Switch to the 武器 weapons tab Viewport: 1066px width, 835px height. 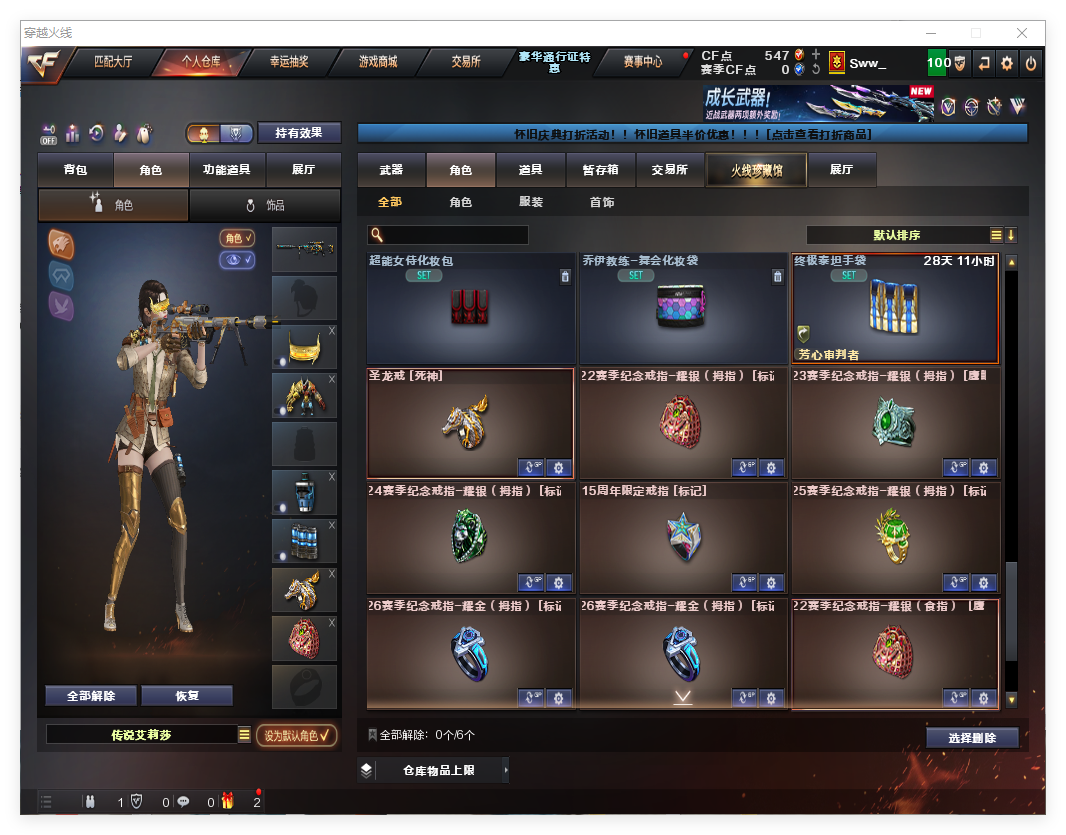coord(391,170)
